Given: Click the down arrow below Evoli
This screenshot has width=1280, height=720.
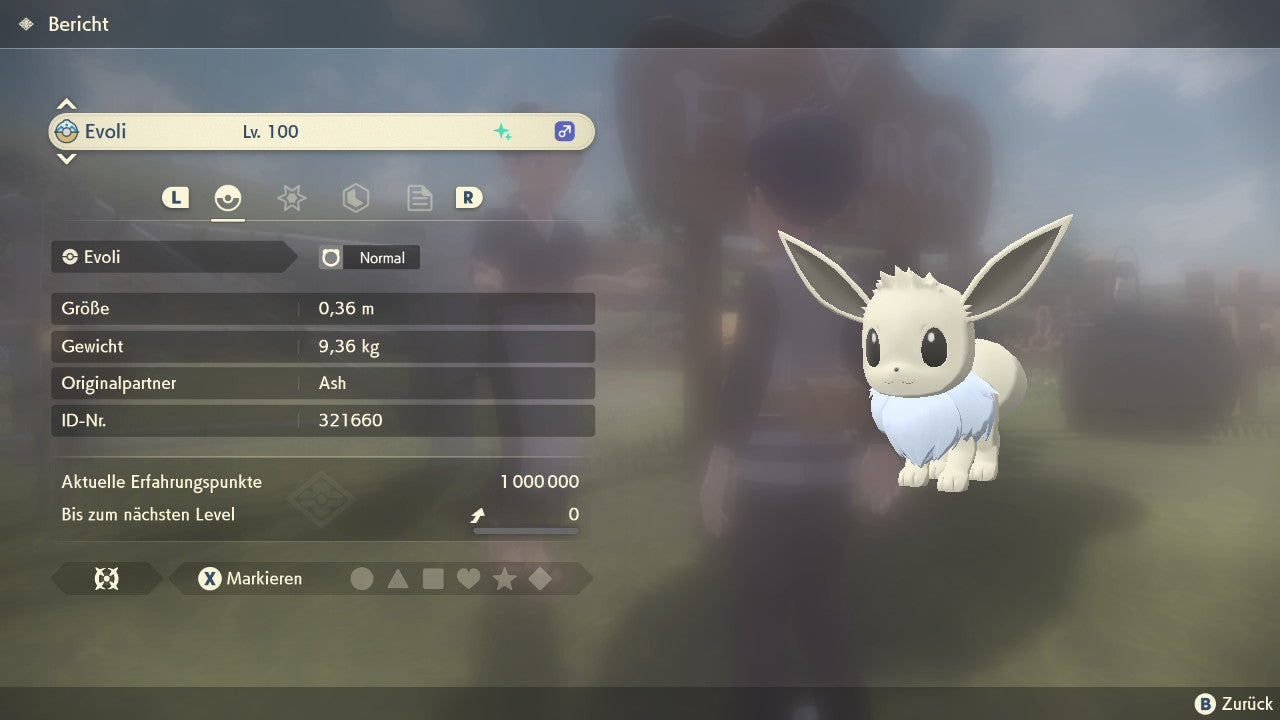Looking at the screenshot, I should pos(66,158).
